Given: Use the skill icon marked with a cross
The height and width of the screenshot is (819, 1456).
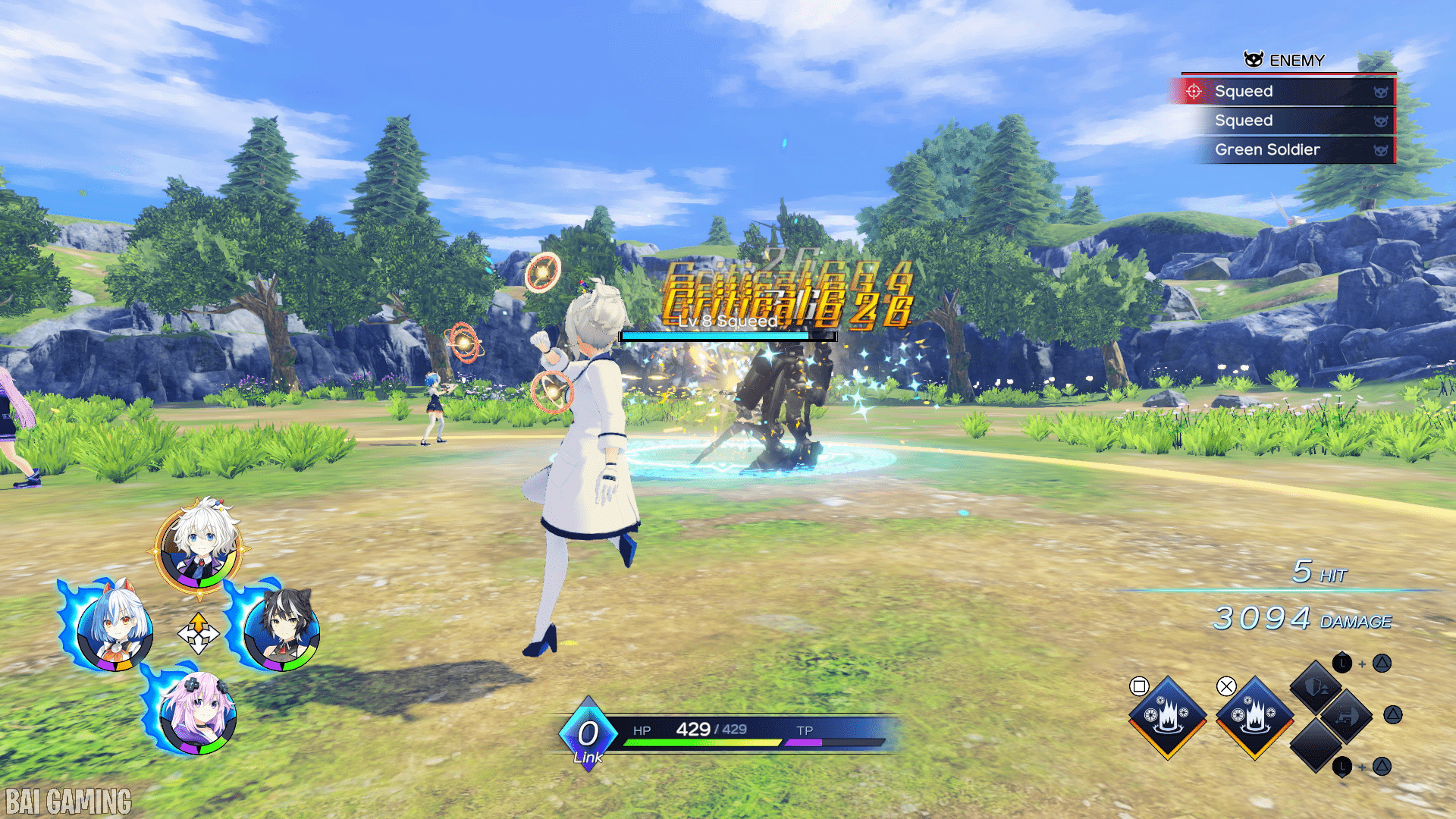Looking at the screenshot, I should [x=1255, y=716].
